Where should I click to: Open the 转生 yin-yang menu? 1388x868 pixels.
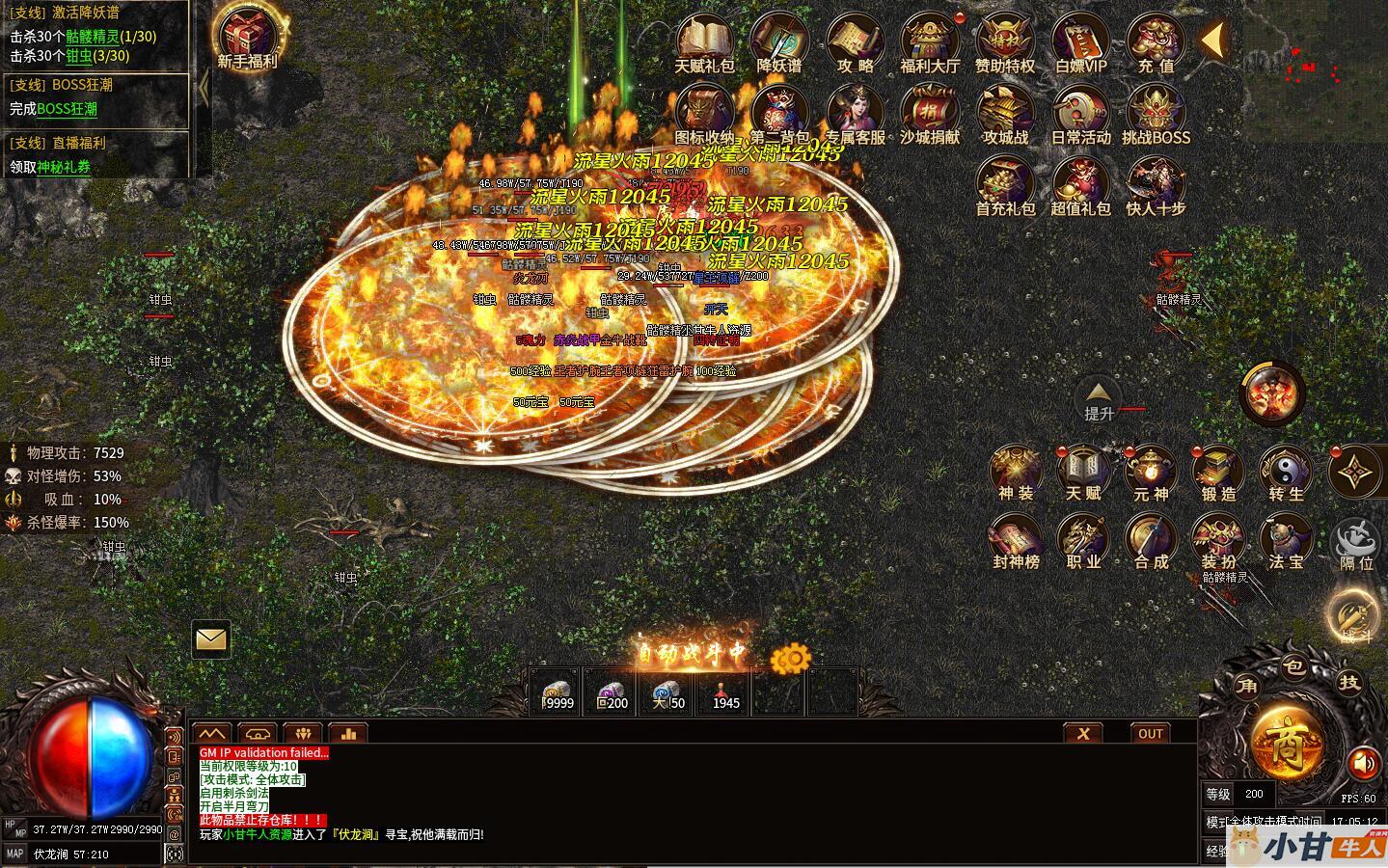(x=1286, y=471)
